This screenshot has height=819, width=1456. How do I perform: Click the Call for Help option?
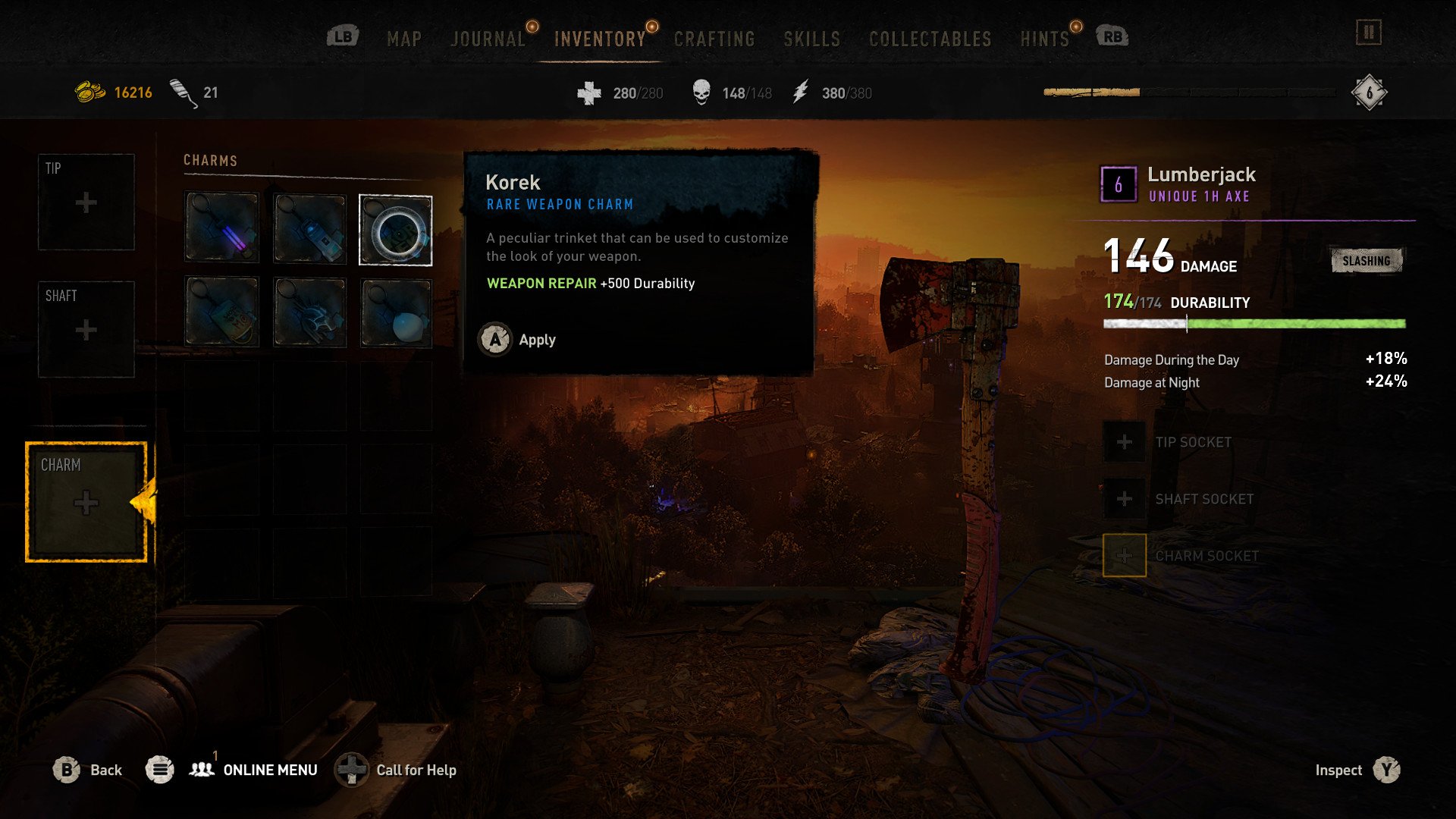point(397,770)
